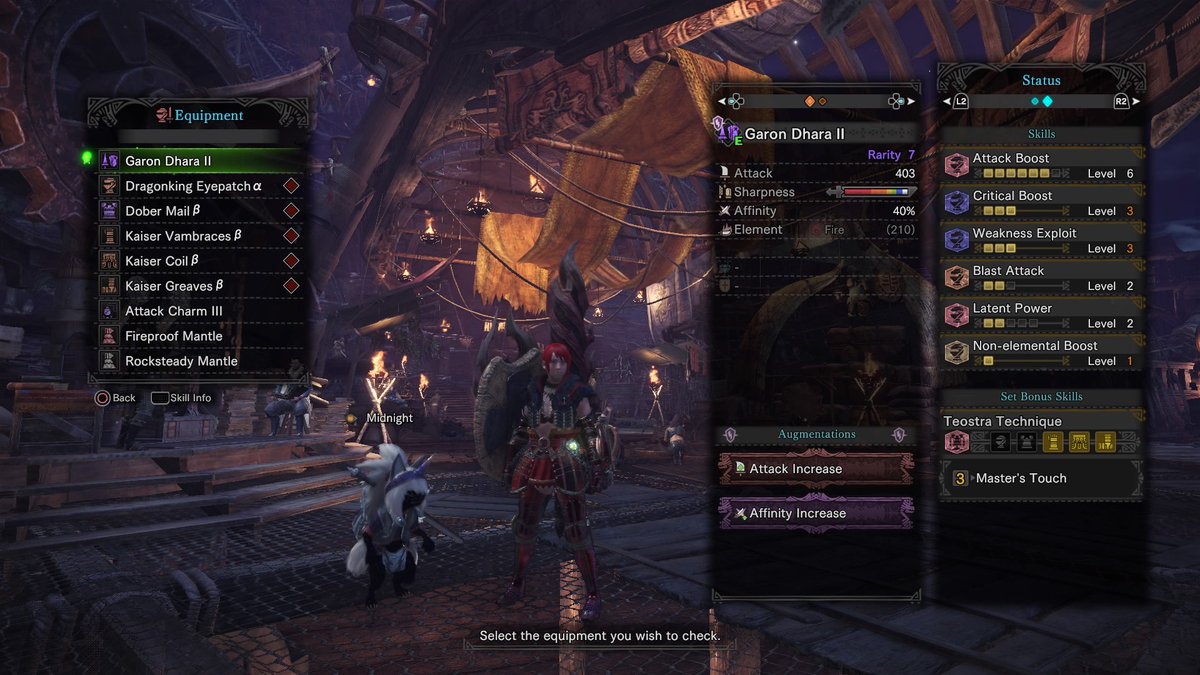Viewport: 1200px width, 675px height.
Task: Select the Blast Attack skill row
Action: point(1042,278)
